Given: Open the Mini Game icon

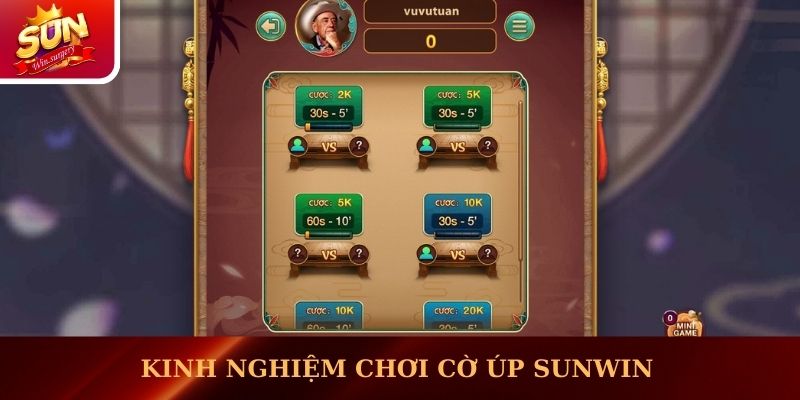Looking at the screenshot, I should tap(684, 326).
